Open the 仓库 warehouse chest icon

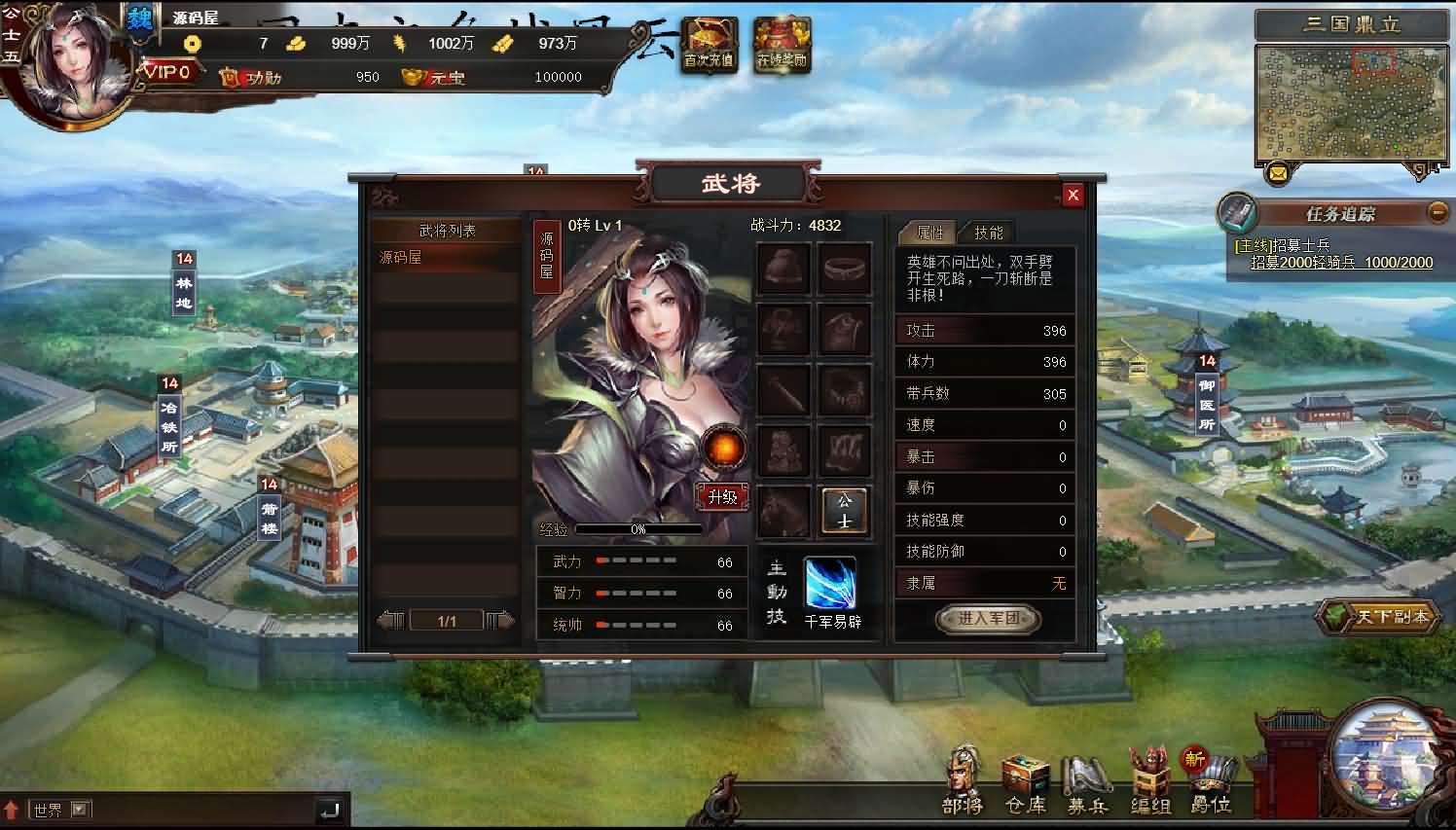pyautogui.click(x=1024, y=774)
